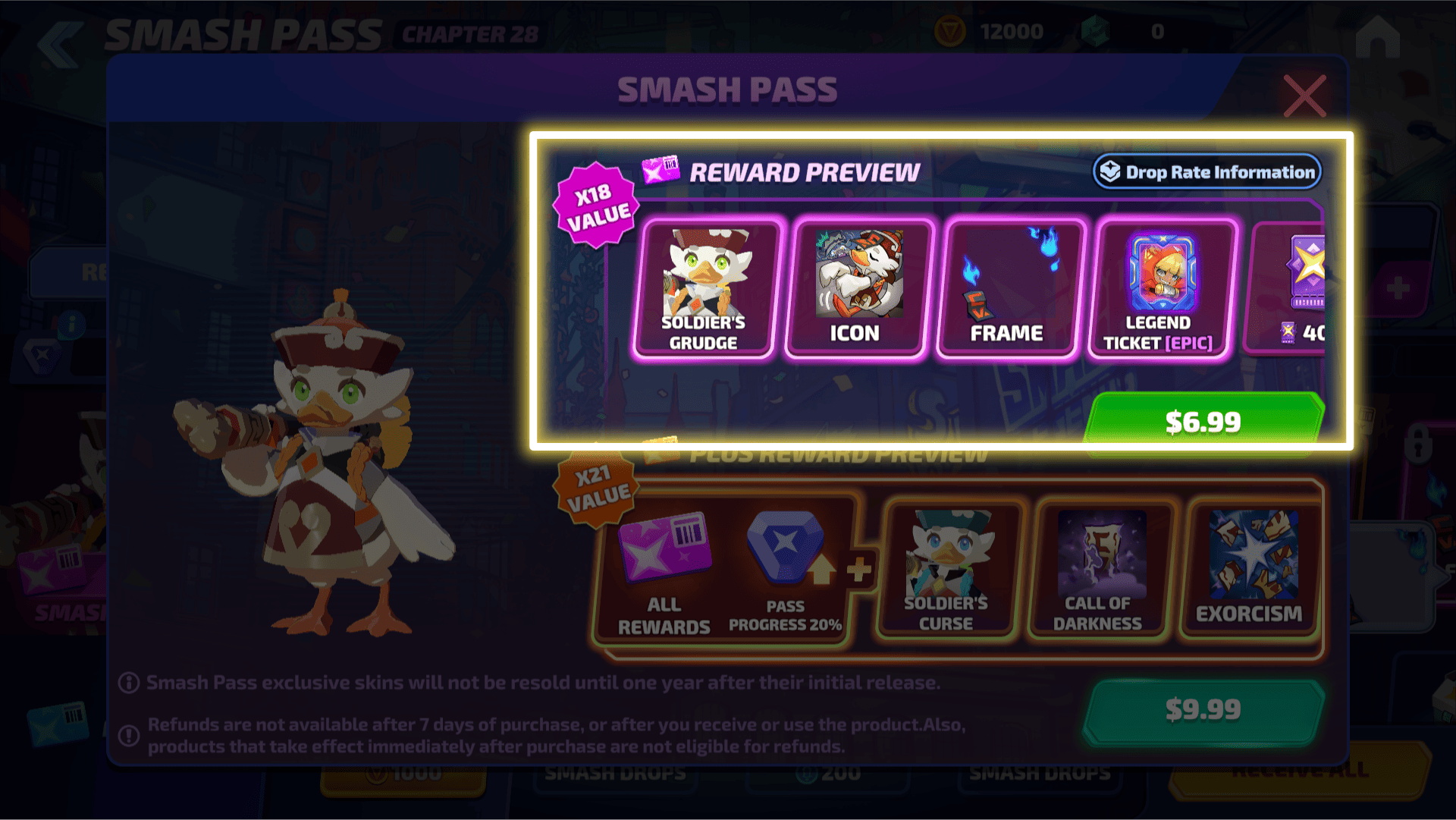The height and width of the screenshot is (820, 1456).
Task: Select the Soldier's Grudge skin reward
Action: point(704,288)
